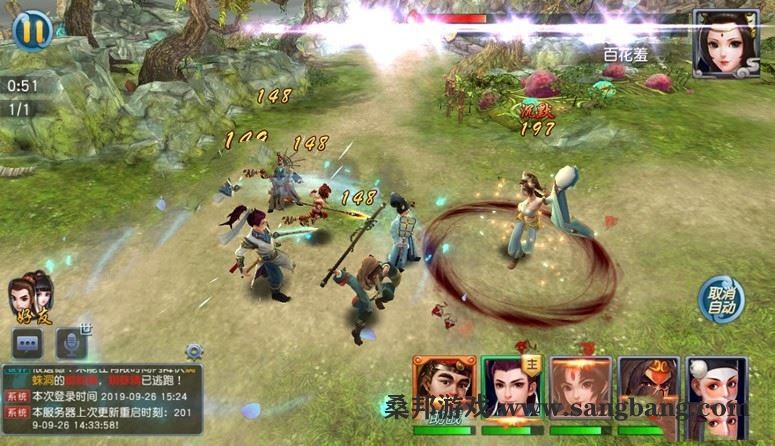Tap the microphone voice chat button
The image size is (775, 446).
click(x=71, y=342)
